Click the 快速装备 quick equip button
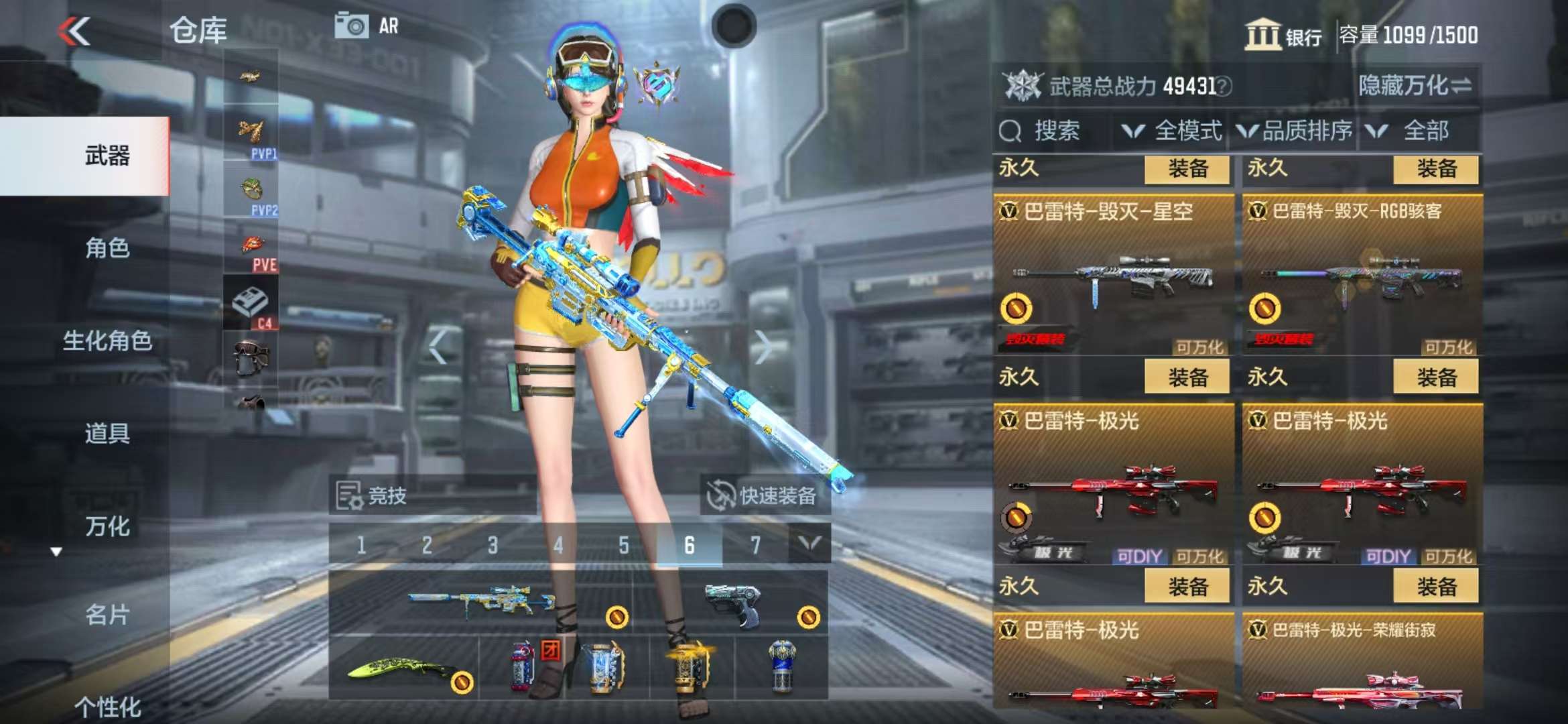The height and width of the screenshot is (724, 1568). point(765,496)
